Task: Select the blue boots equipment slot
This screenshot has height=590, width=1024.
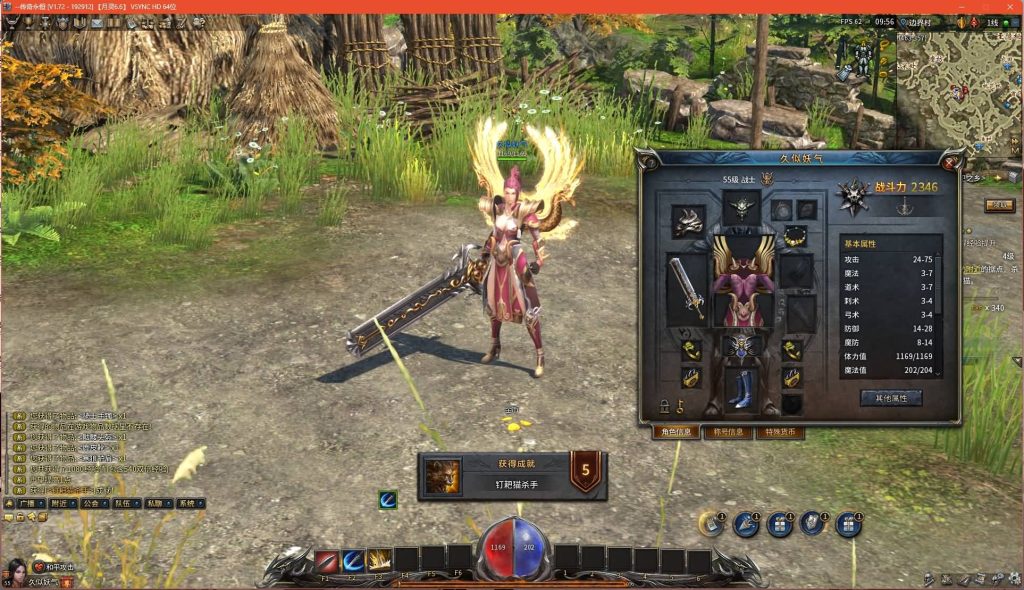Action: [x=741, y=389]
